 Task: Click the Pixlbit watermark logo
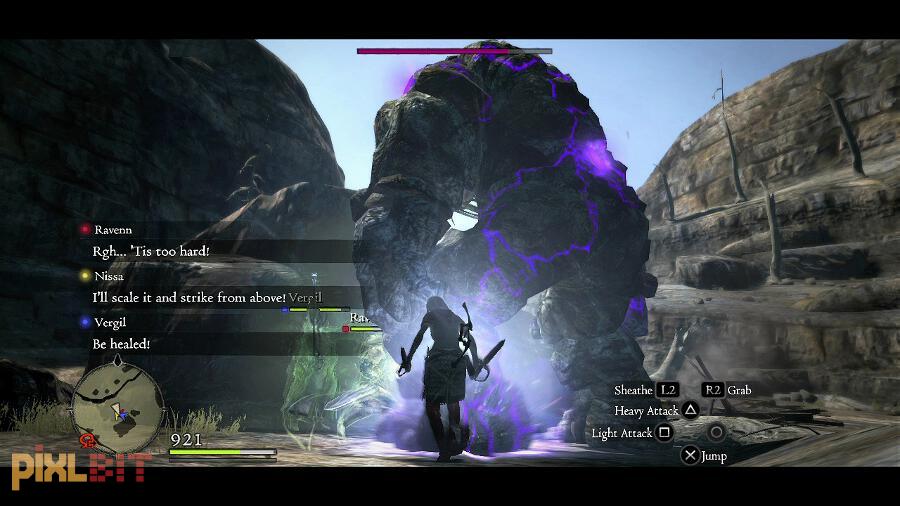click(x=80, y=467)
